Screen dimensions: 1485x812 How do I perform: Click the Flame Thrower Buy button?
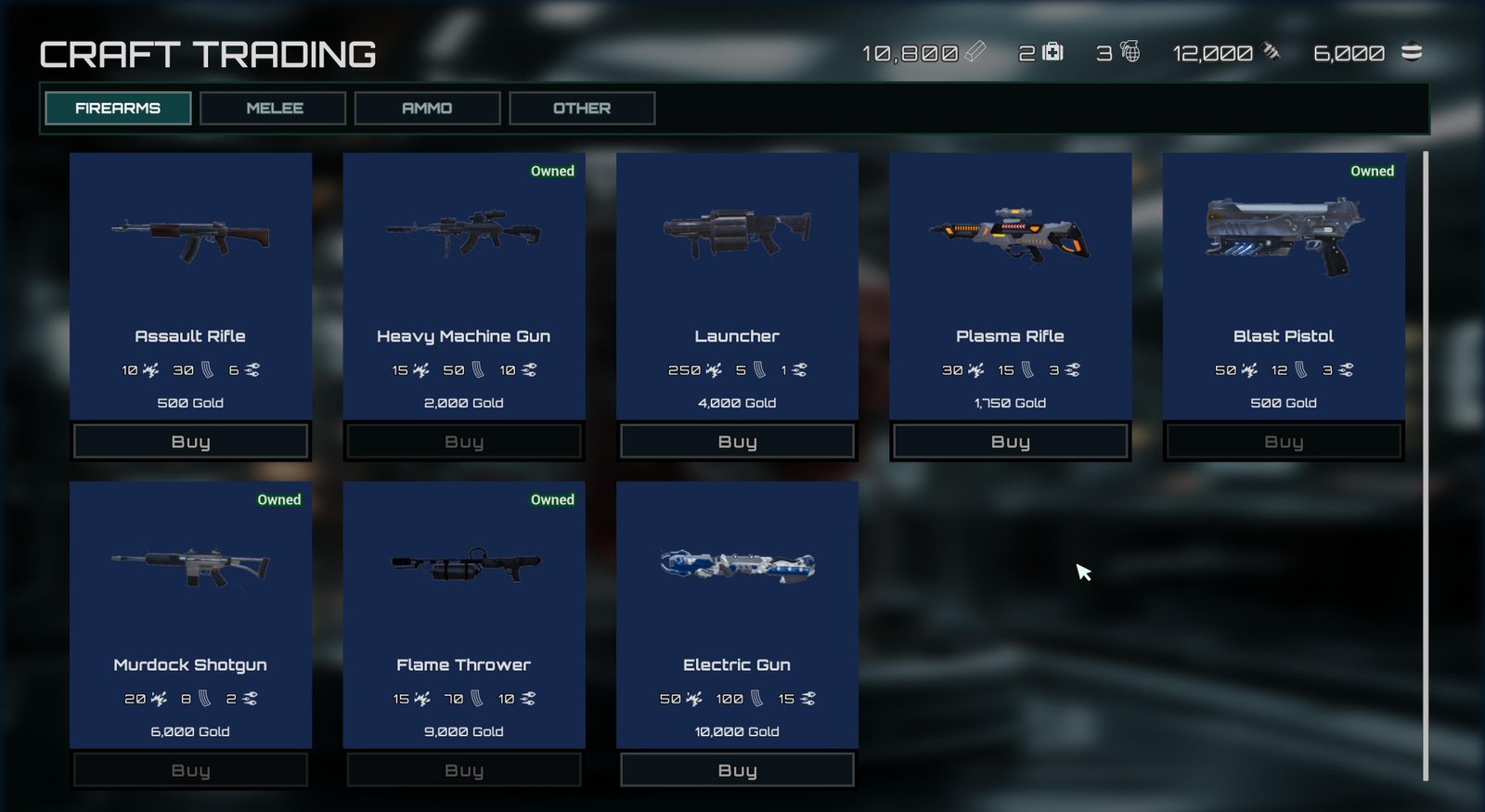tap(464, 770)
